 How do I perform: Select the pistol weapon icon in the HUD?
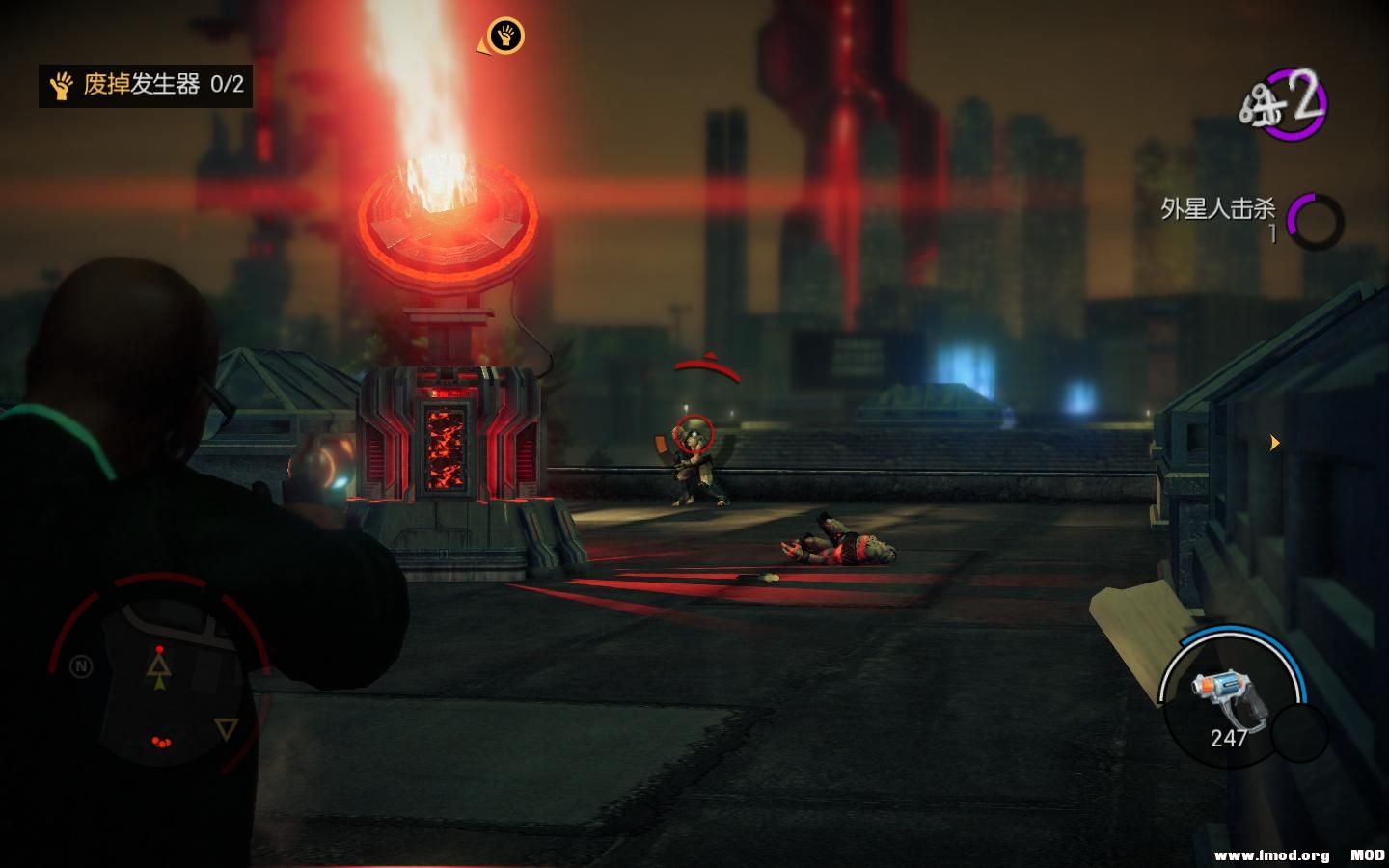point(1228,694)
